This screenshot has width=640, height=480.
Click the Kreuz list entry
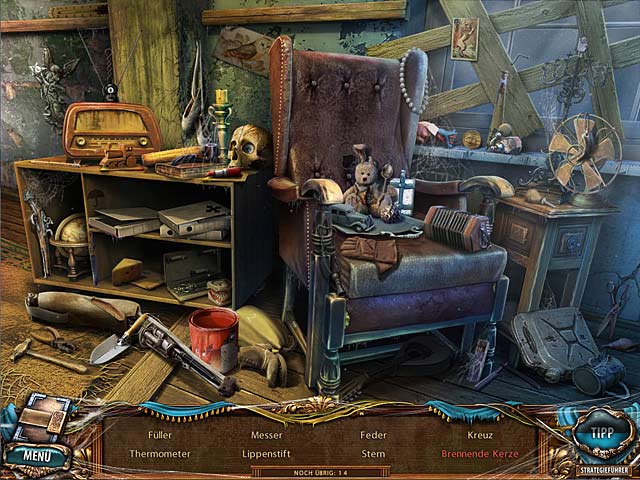tap(480, 435)
